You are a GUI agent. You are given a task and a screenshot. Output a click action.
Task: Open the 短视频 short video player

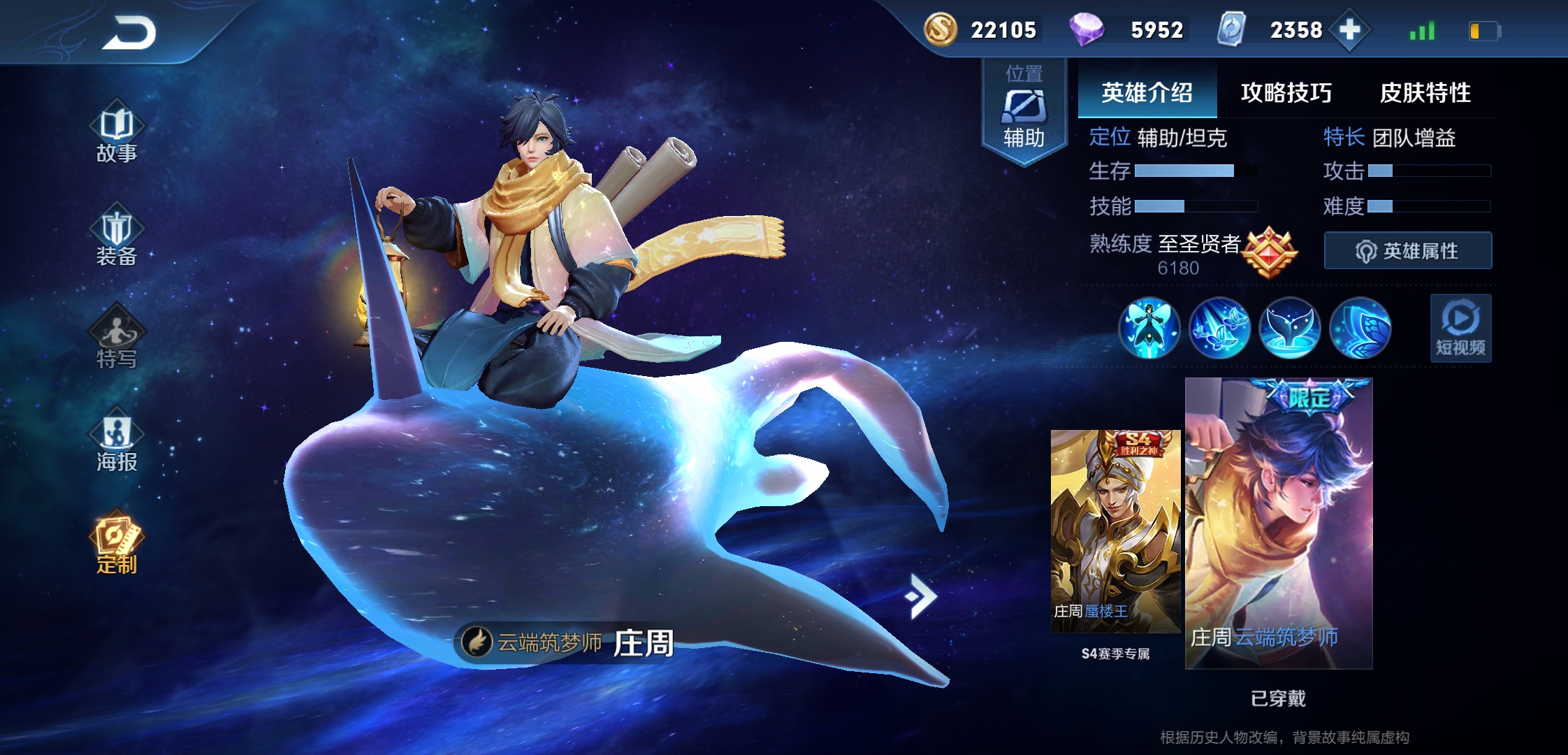pos(1460,328)
